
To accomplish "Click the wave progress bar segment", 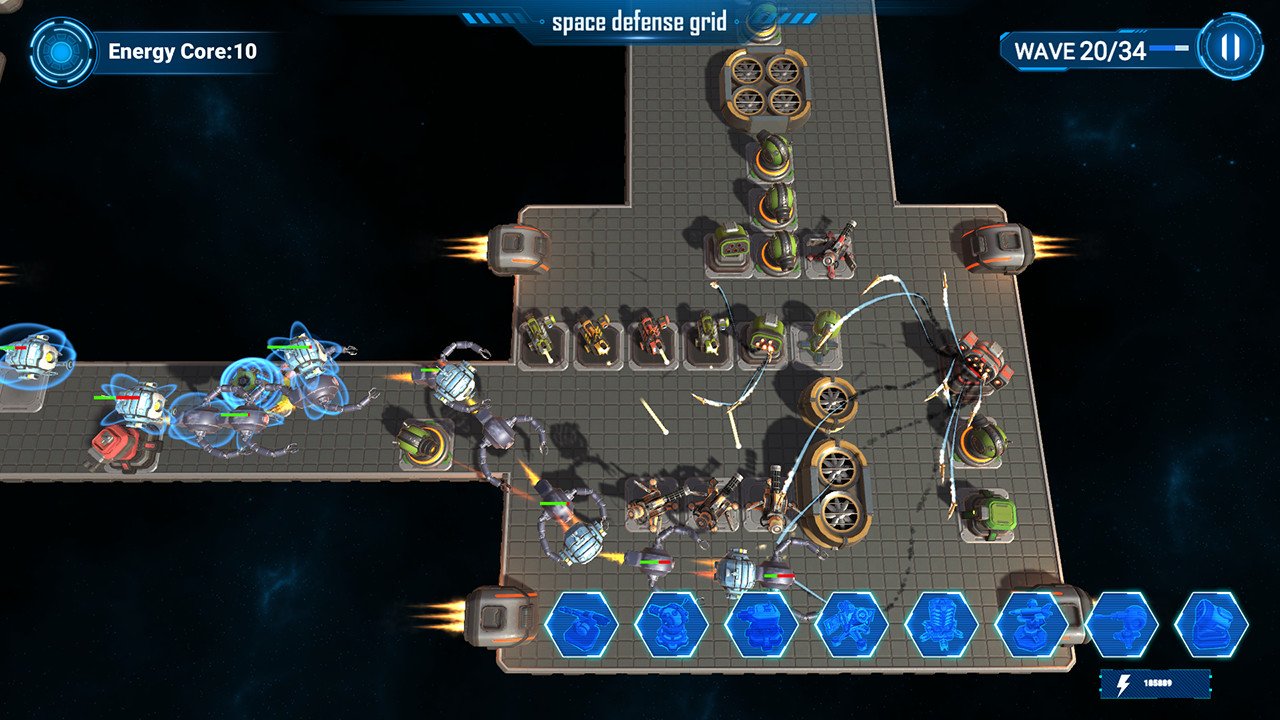I will [x=1168, y=46].
